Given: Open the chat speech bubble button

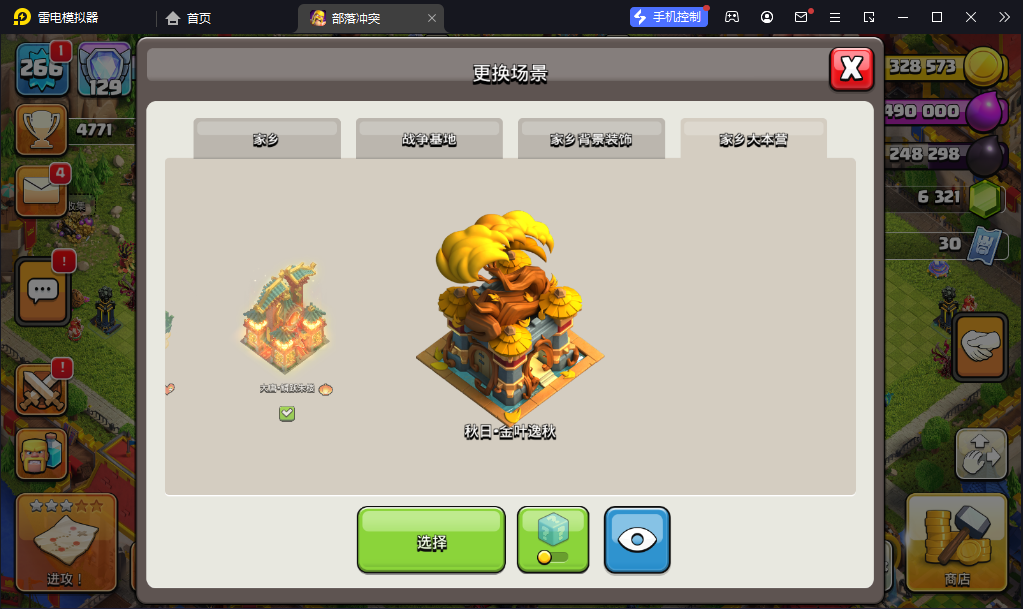Looking at the screenshot, I should tap(42, 290).
